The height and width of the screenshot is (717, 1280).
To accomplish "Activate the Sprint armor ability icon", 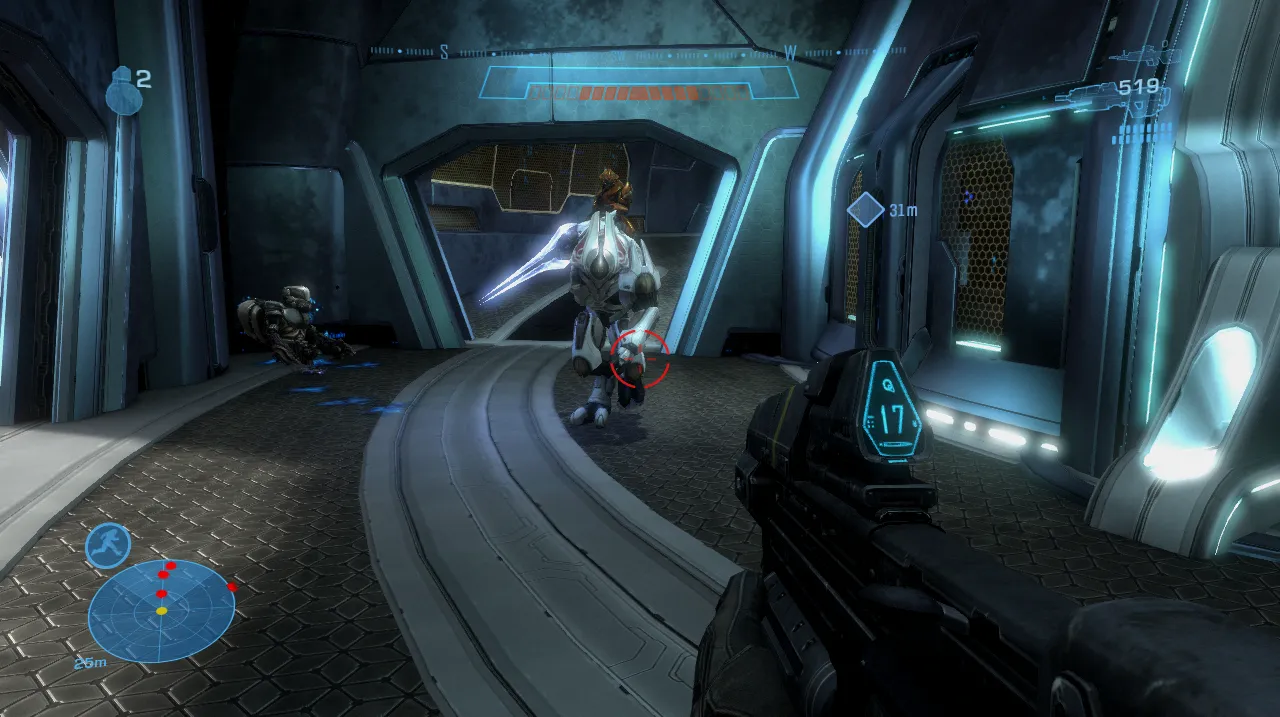I will click(x=108, y=545).
